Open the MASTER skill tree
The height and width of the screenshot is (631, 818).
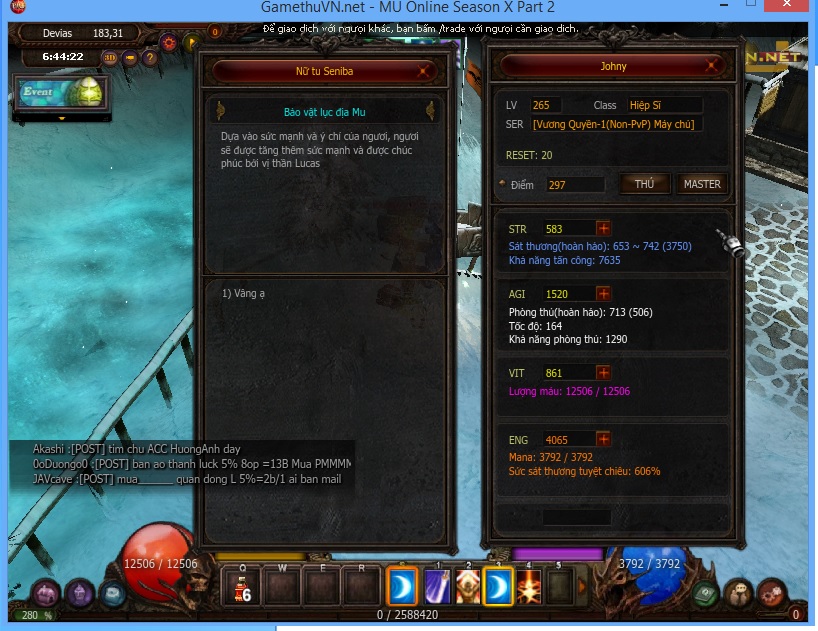click(701, 184)
